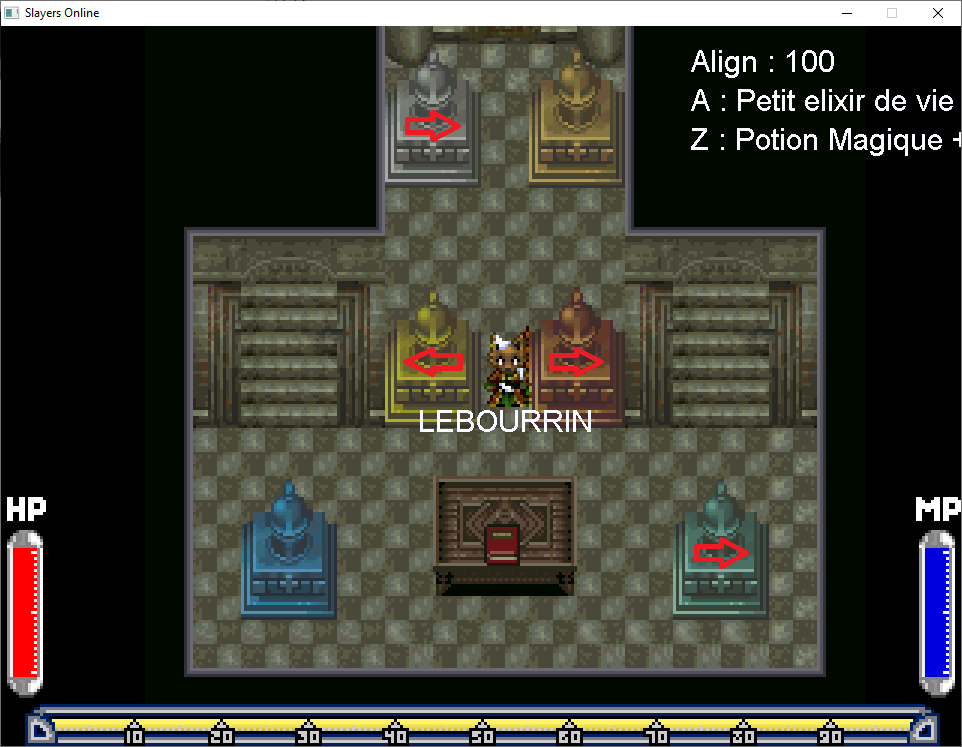The height and width of the screenshot is (747, 962).
Task: Close the Slayers Online window
Action: (937, 13)
